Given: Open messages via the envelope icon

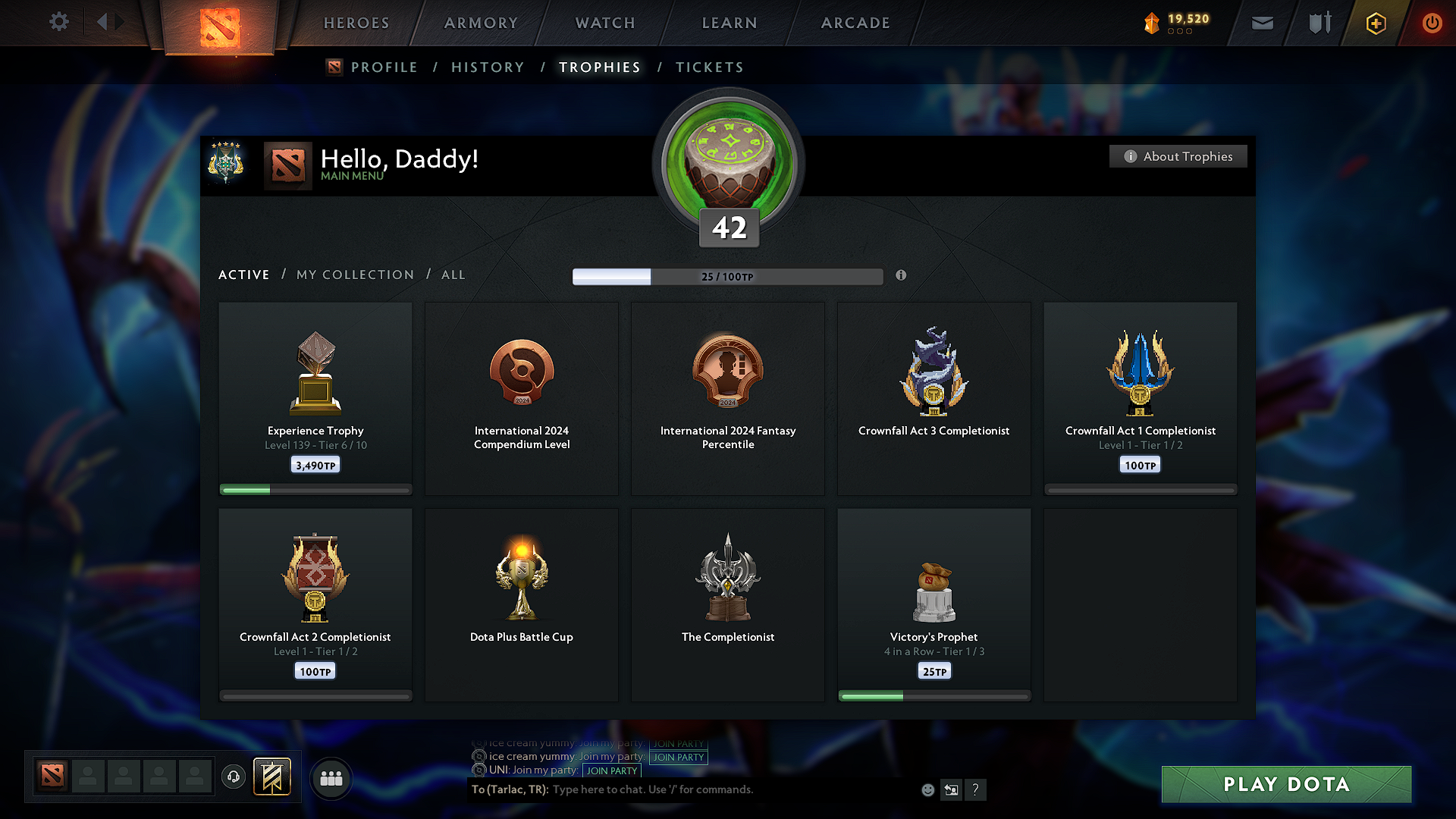Looking at the screenshot, I should tap(1262, 23).
